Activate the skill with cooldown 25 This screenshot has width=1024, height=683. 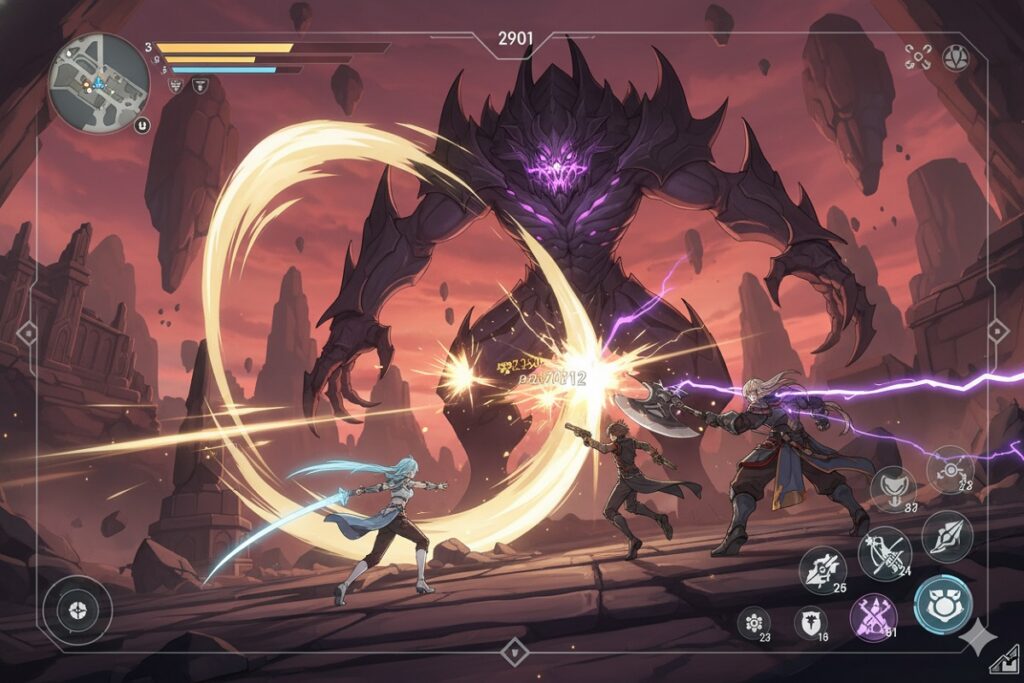click(822, 569)
